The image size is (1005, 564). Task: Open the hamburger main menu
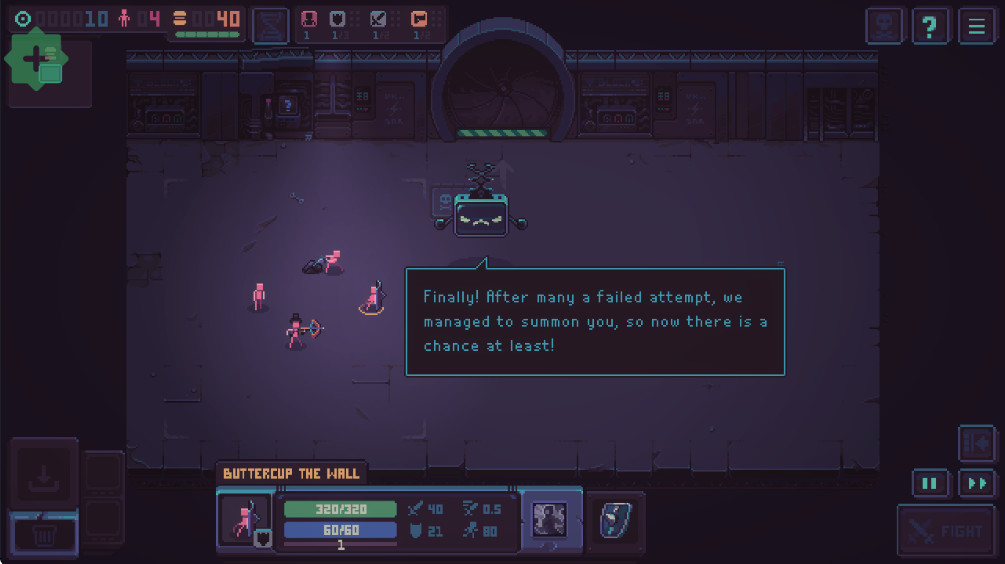click(976, 26)
